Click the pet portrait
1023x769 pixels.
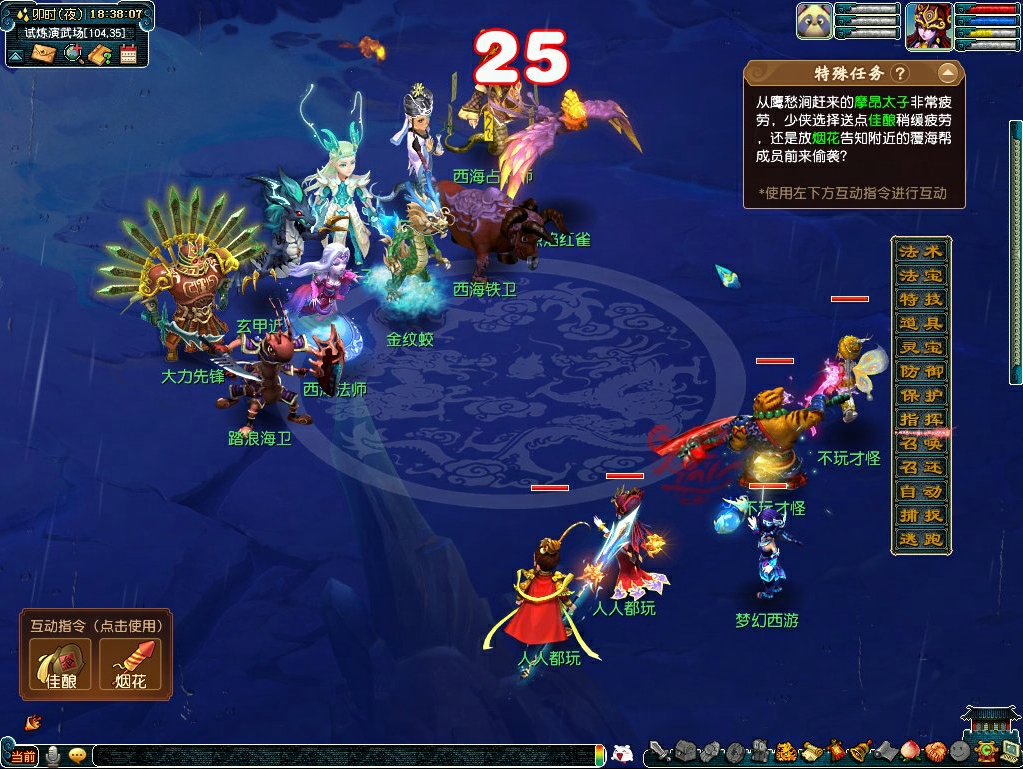click(x=815, y=21)
